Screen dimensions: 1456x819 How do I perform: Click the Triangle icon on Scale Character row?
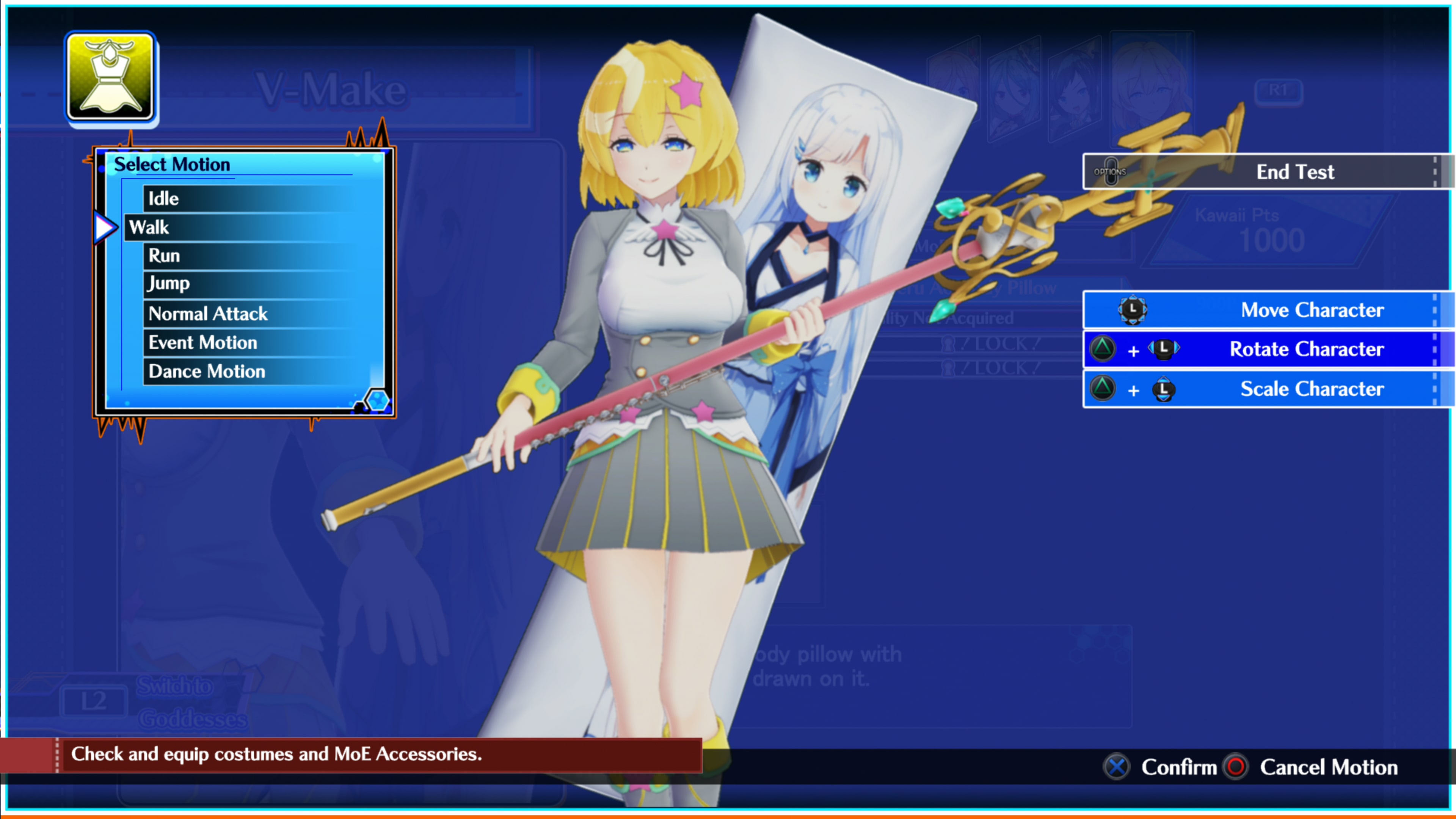1103,389
